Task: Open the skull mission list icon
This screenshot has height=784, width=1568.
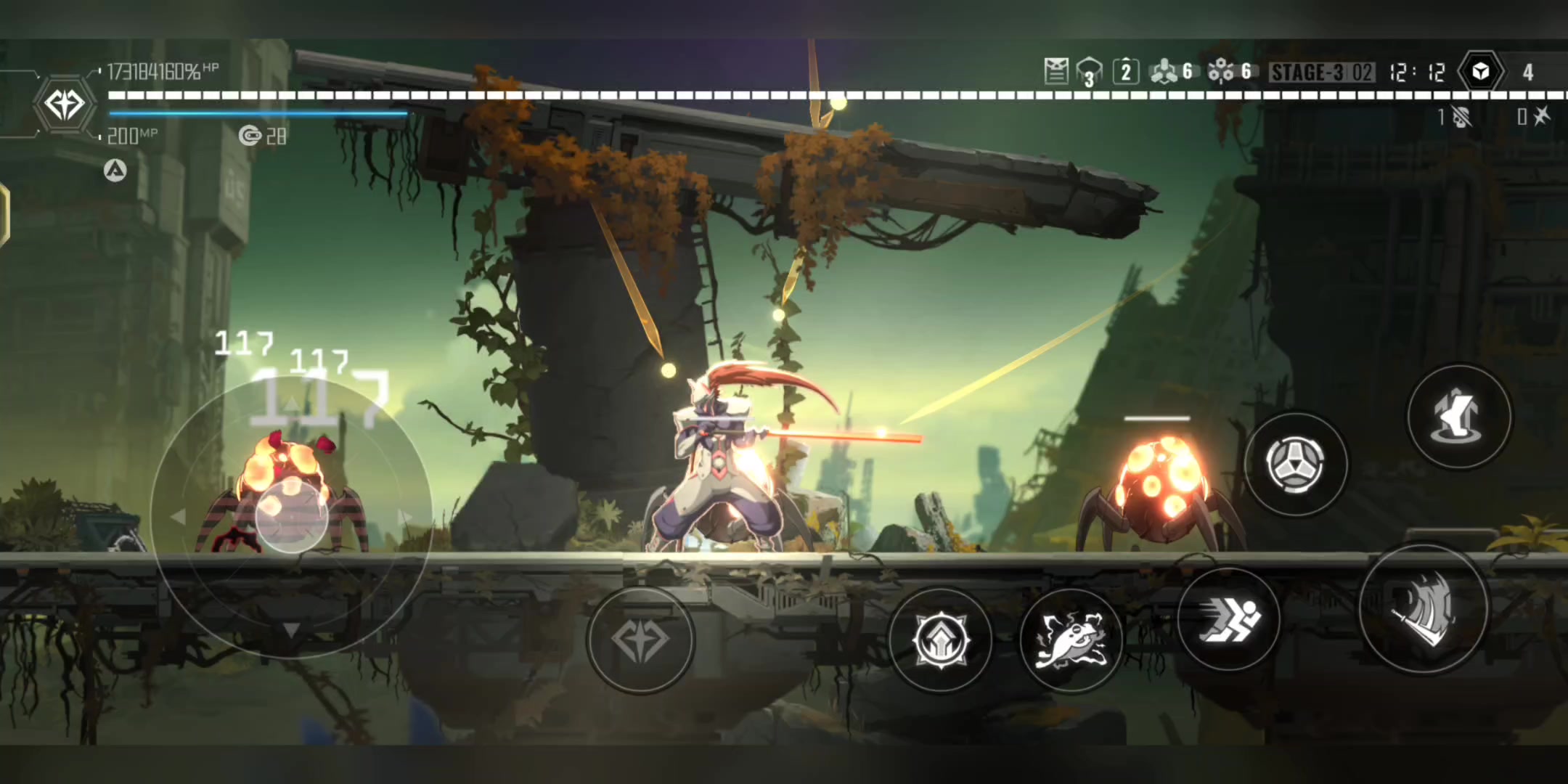Action: coord(1056,72)
